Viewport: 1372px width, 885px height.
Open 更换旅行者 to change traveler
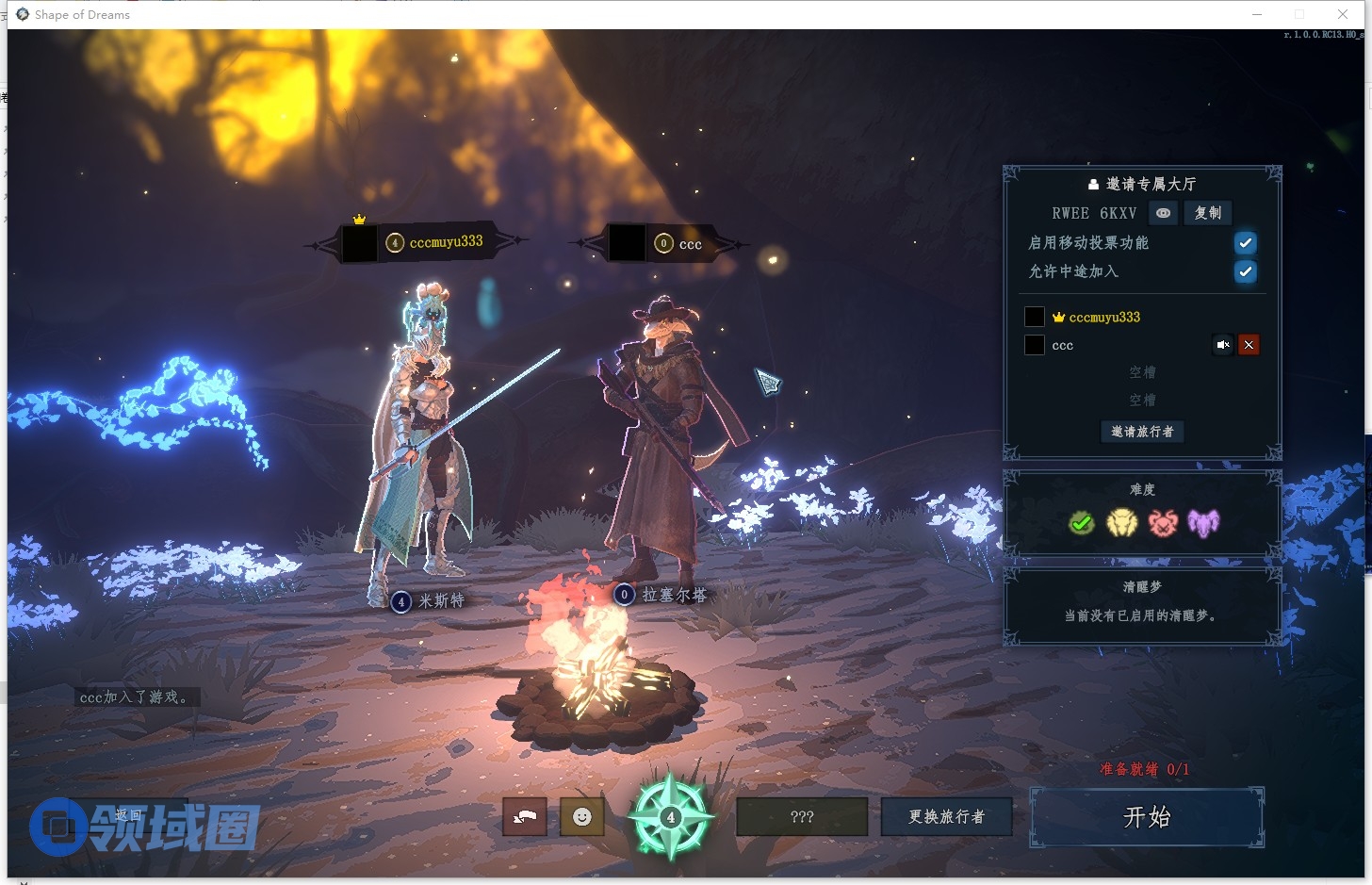click(946, 817)
